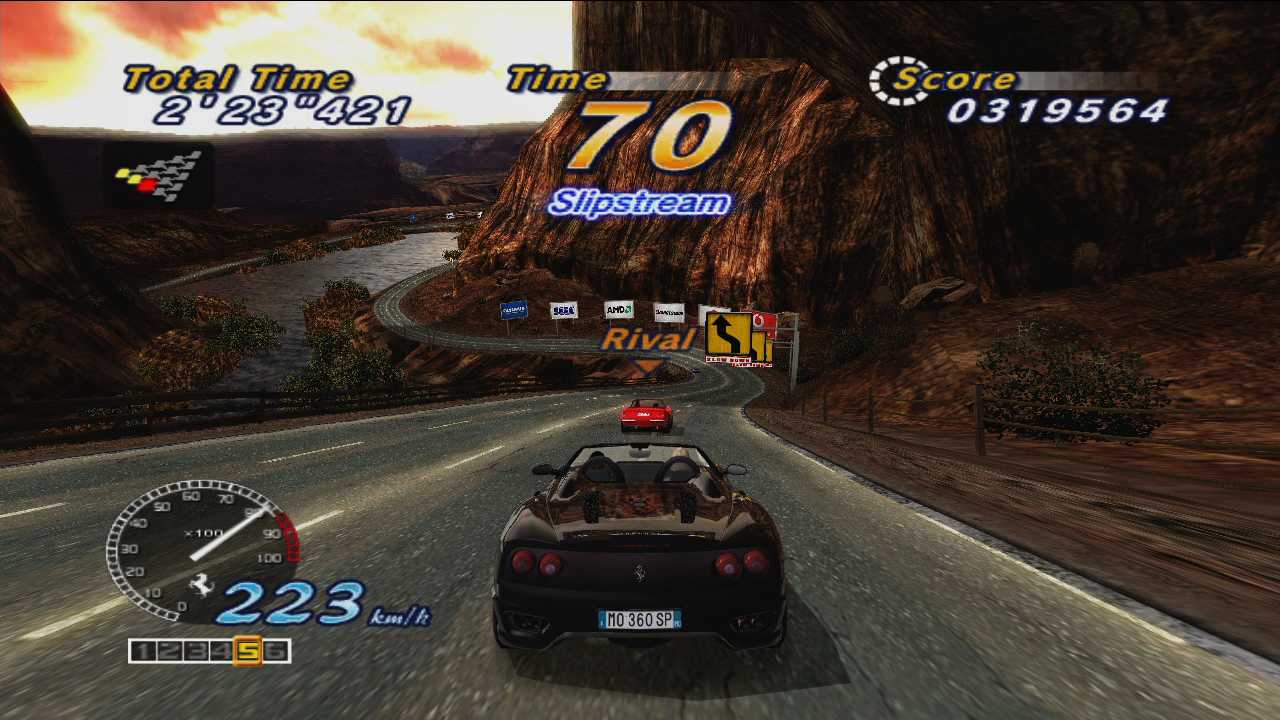This screenshot has width=1280, height=720.
Task: Click the red Vodafone logo sign
Action: [761, 321]
